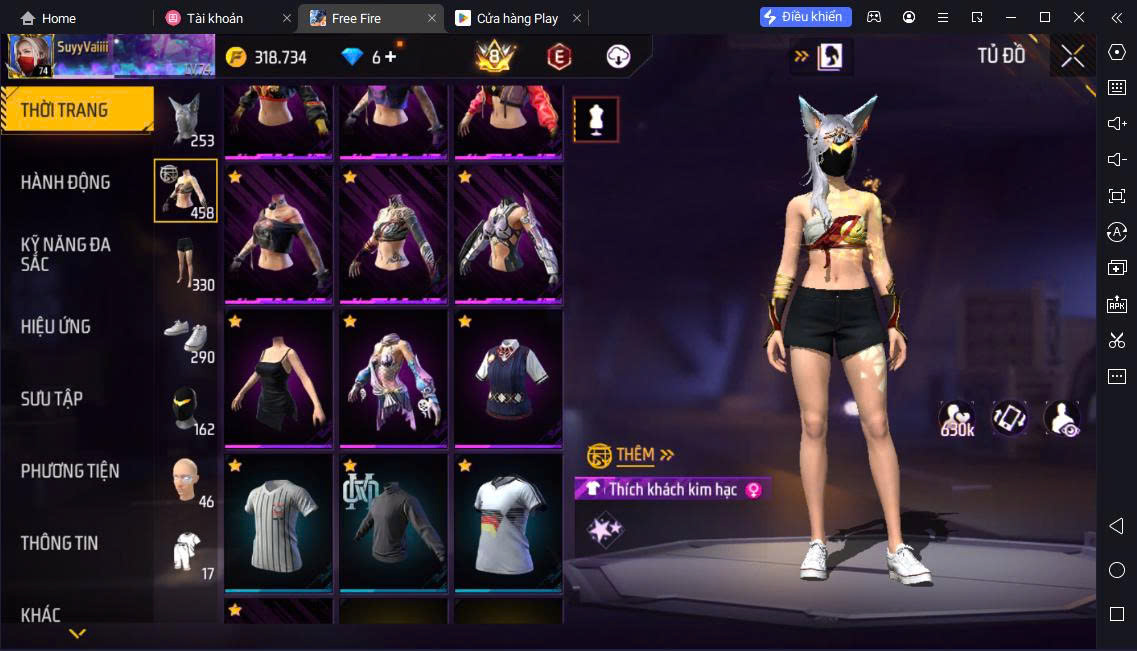Click the mannequin outfit preset icon
The height and width of the screenshot is (651, 1137).
[595, 120]
